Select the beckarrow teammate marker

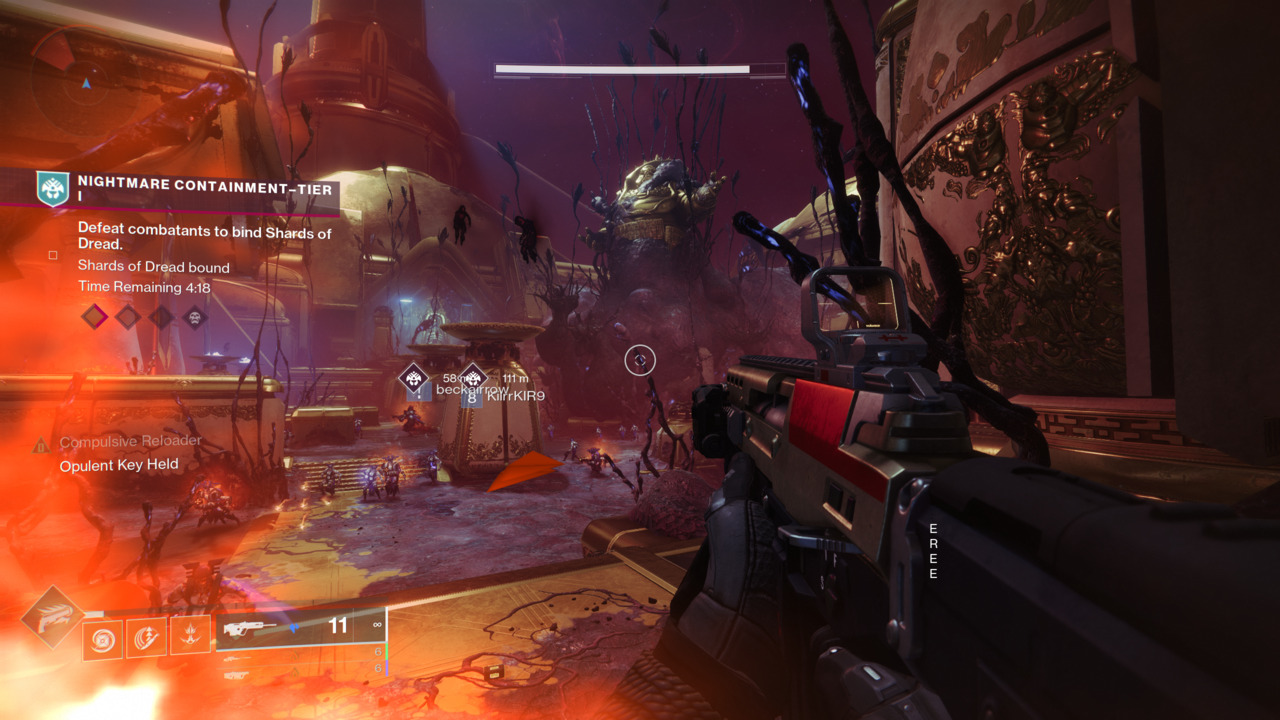tap(414, 378)
